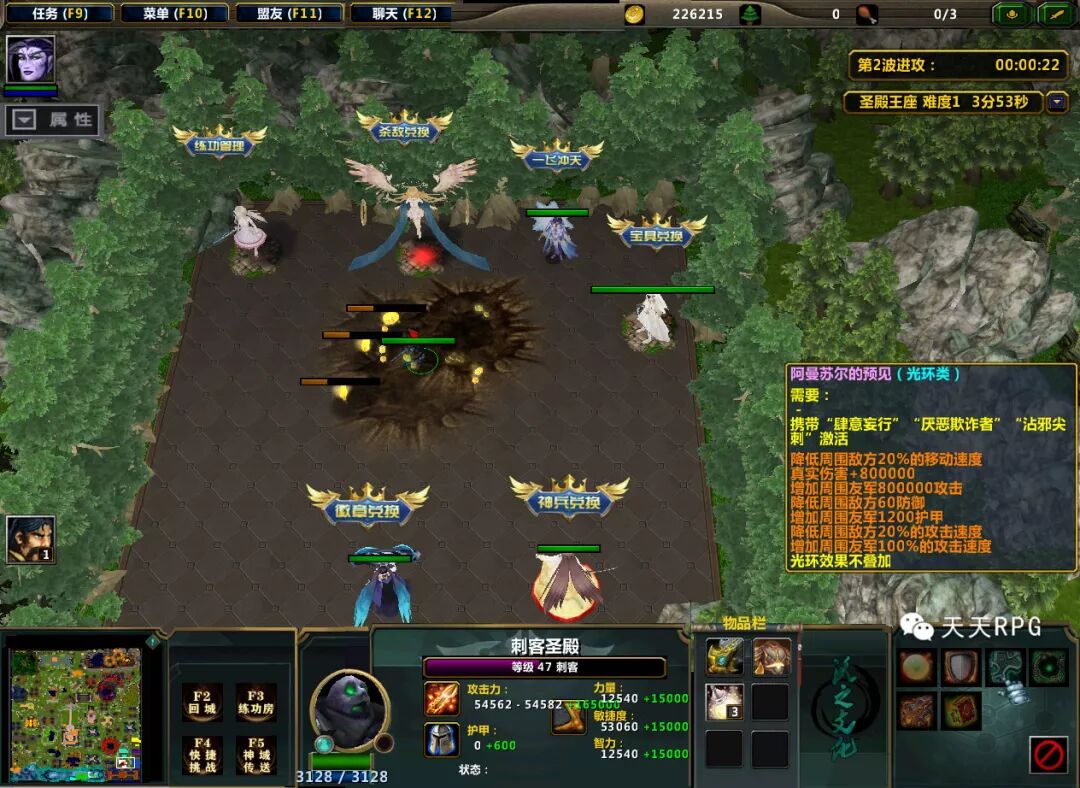
Task: Activate the shield ability icon
Action: (x=960, y=667)
